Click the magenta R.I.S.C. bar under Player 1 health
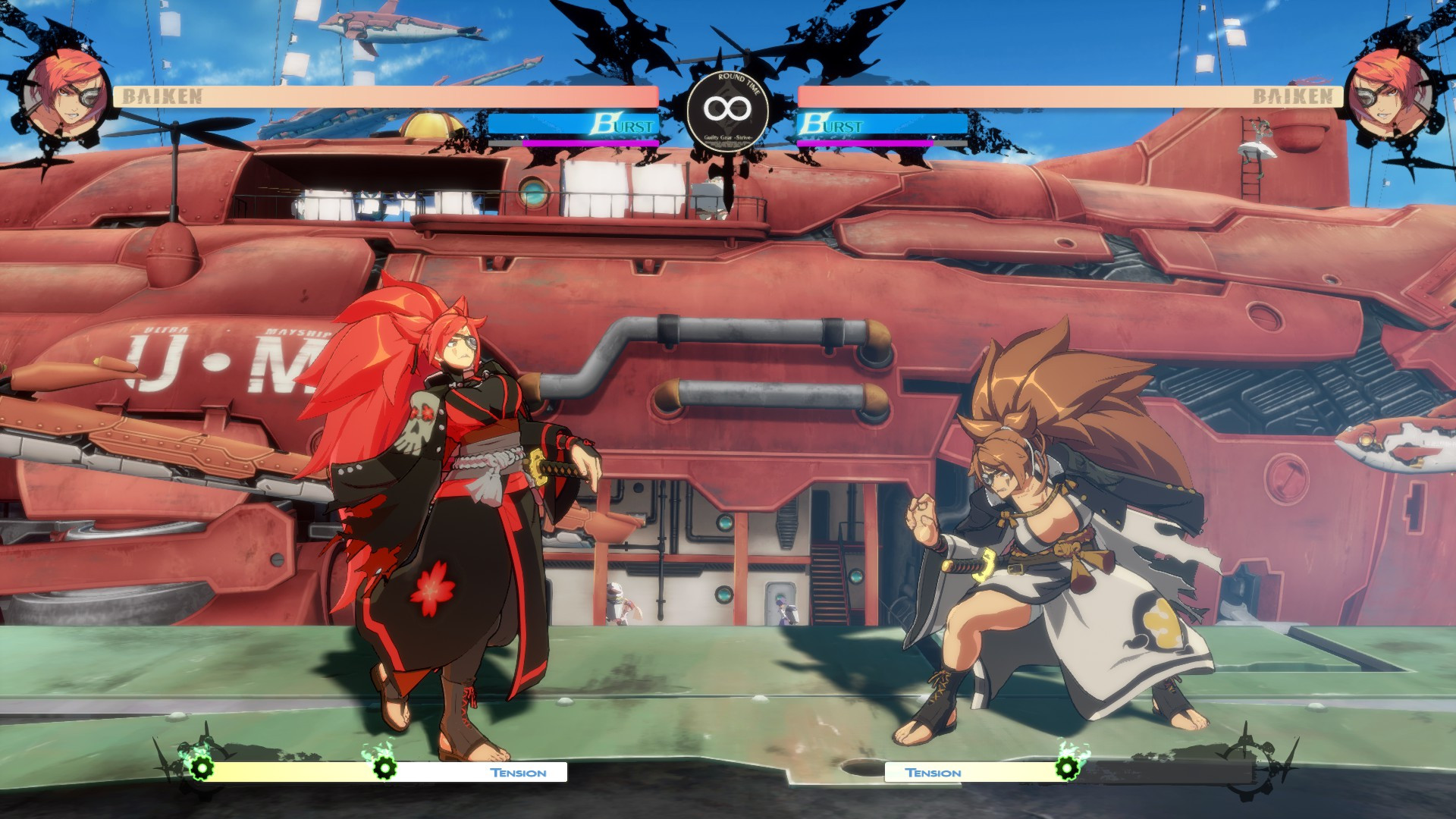 (x=591, y=143)
